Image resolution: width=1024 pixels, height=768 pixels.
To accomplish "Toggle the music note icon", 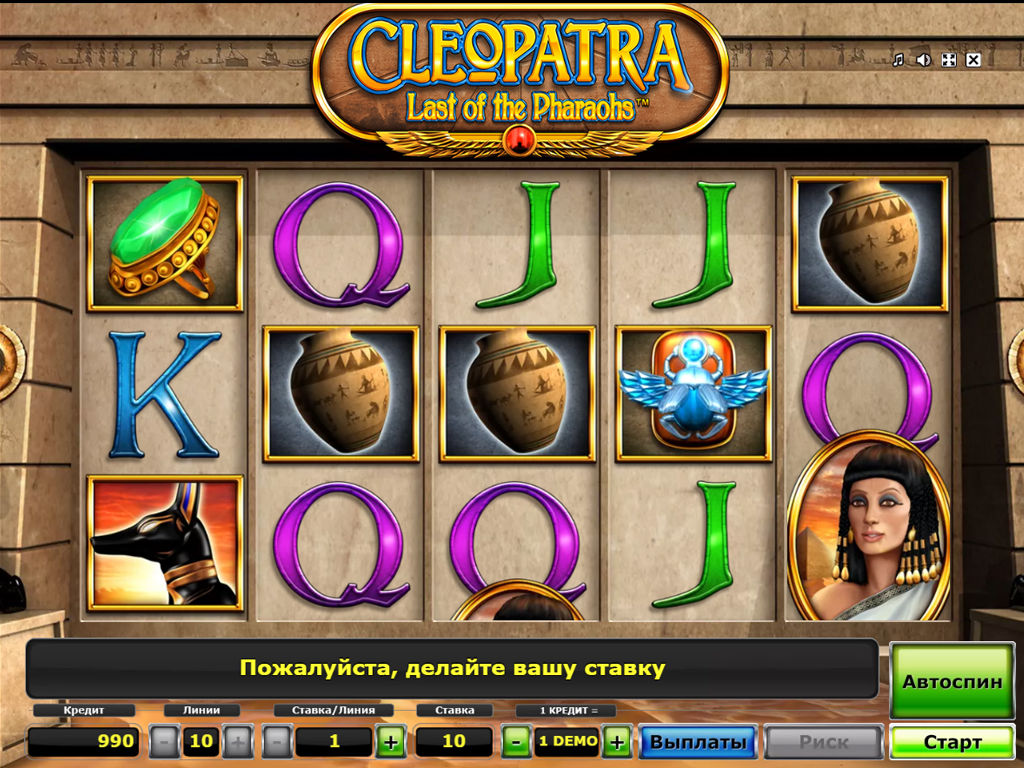I will (x=898, y=60).
